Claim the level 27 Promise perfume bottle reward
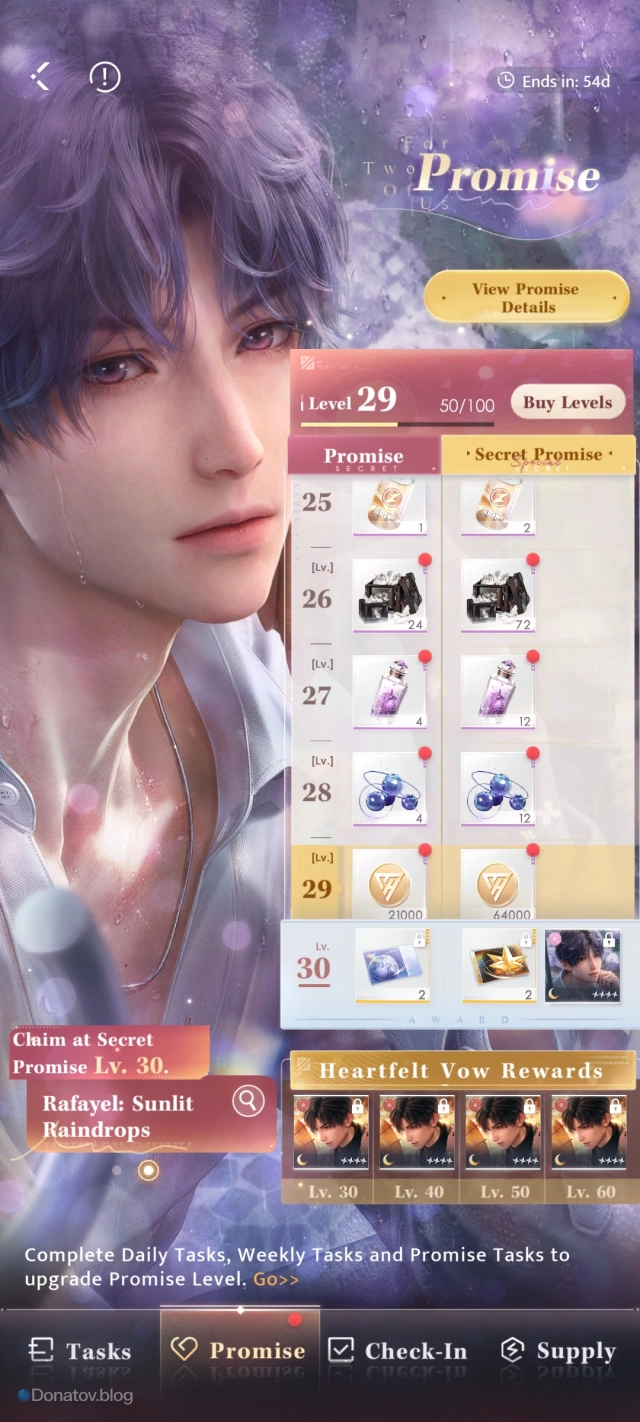 coord(389,692)
